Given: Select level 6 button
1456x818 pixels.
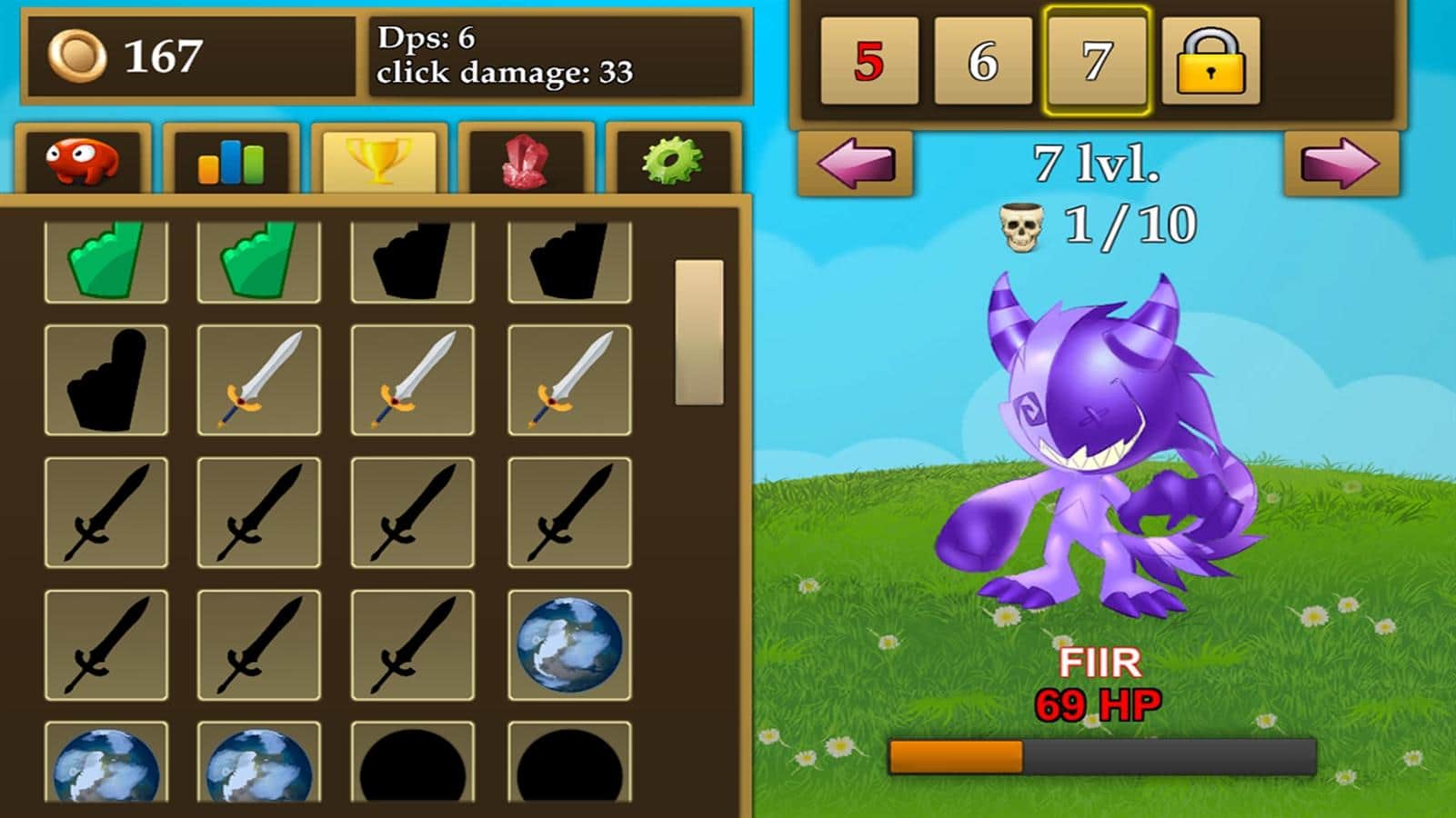Looking at the screenshot, I should [983, 62].
